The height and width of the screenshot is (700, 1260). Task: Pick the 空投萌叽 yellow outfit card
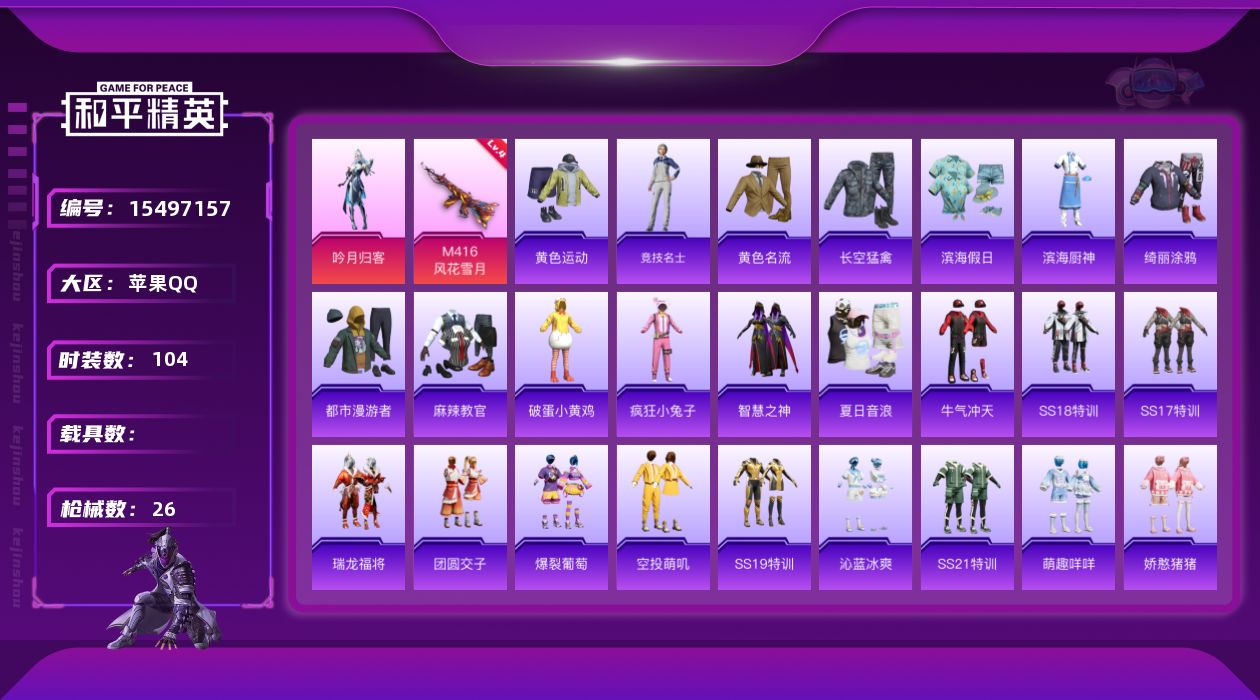tap(663, 517)
